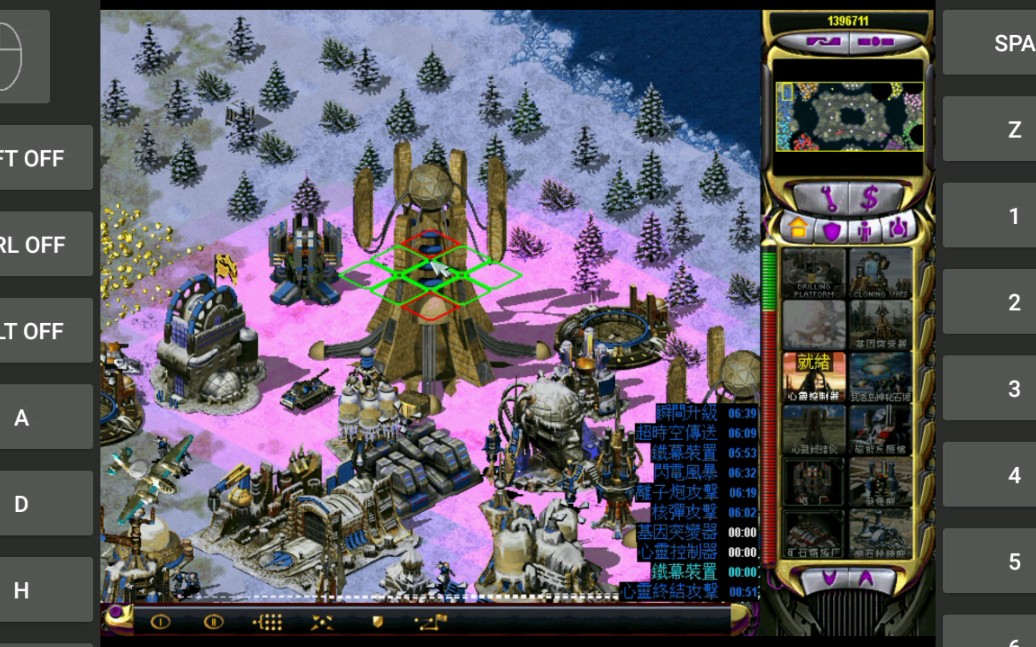Viewport: 1036px width, 647px height.
Task: Click the formation dots command icon
Action: click(x=268, y=622)
